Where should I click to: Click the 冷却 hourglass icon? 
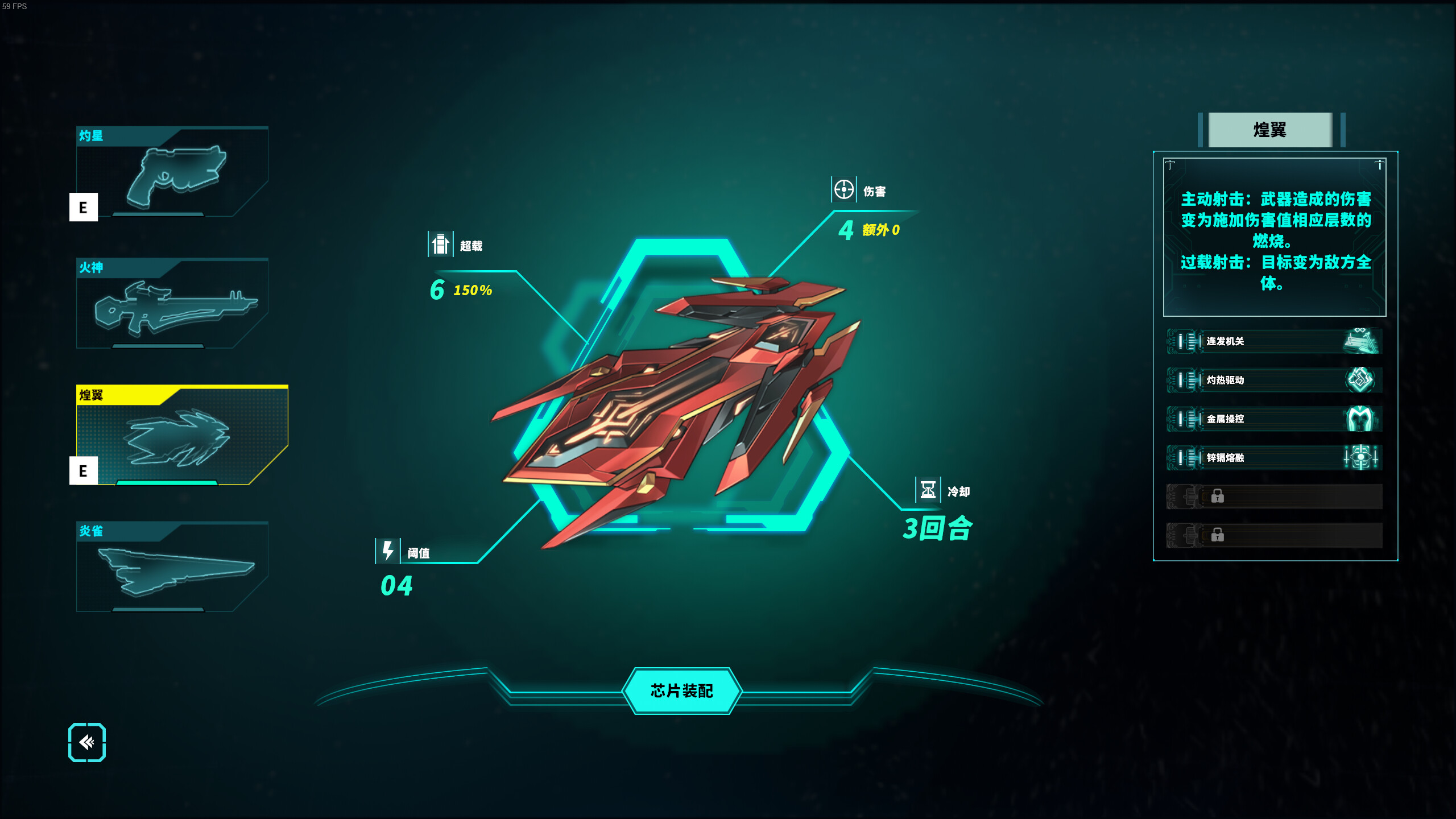pyautogui.click(x=927, y=490)
